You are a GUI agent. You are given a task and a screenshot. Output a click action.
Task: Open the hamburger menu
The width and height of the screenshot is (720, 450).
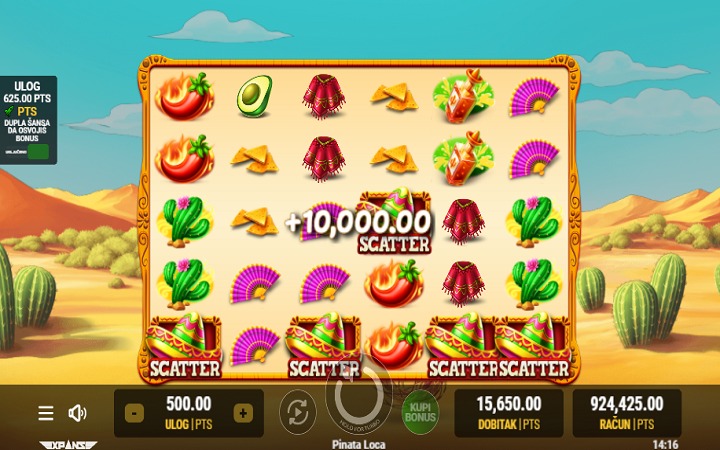[46, 413]
